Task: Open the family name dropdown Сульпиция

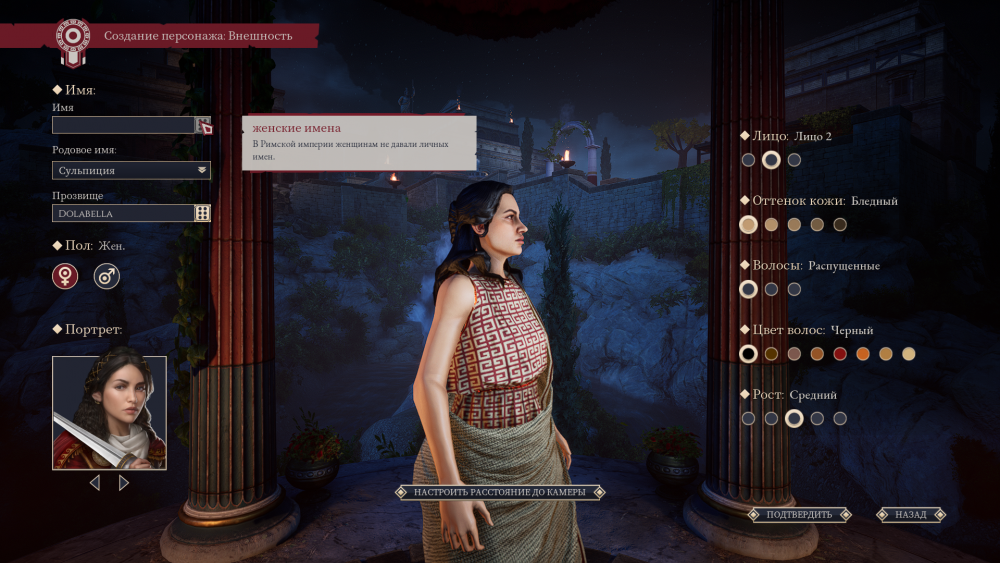Action: click(x=131, y=170)
